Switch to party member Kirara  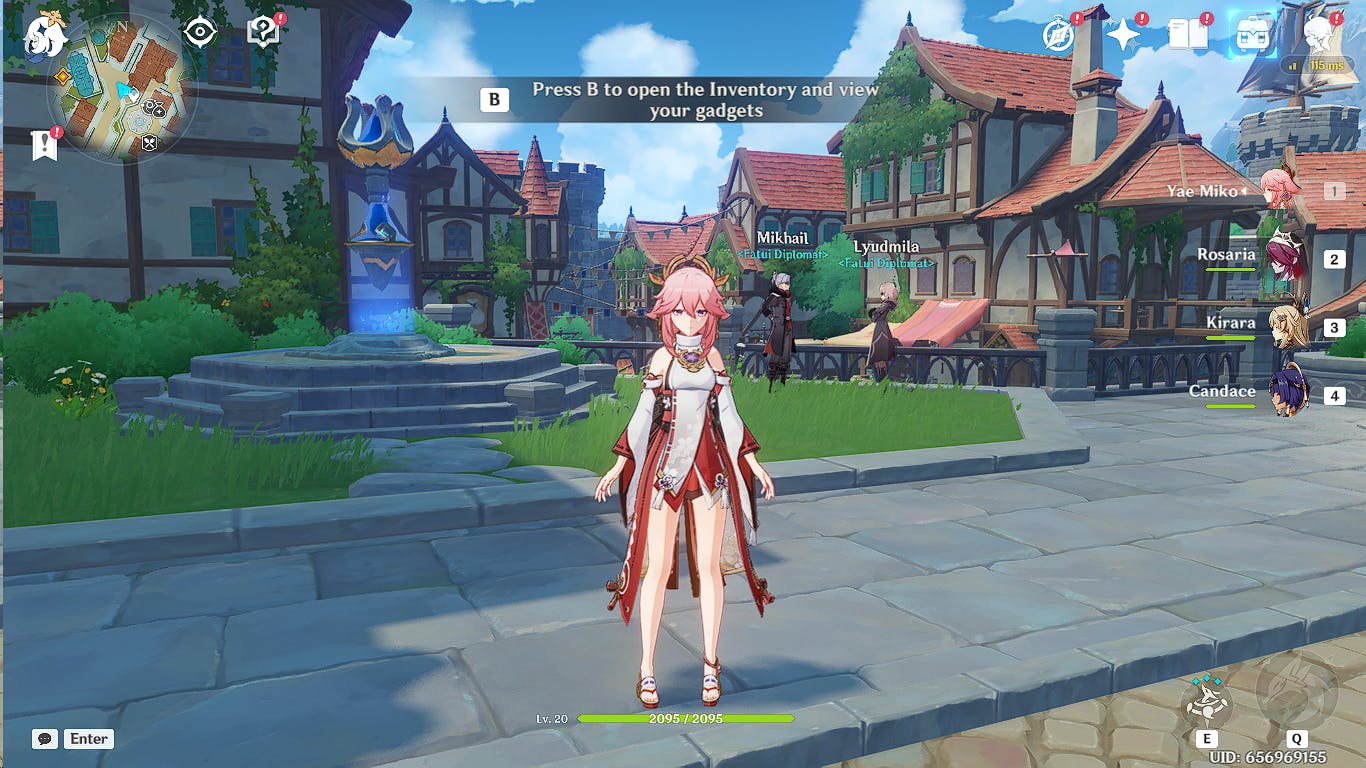tap(1286, 327)
